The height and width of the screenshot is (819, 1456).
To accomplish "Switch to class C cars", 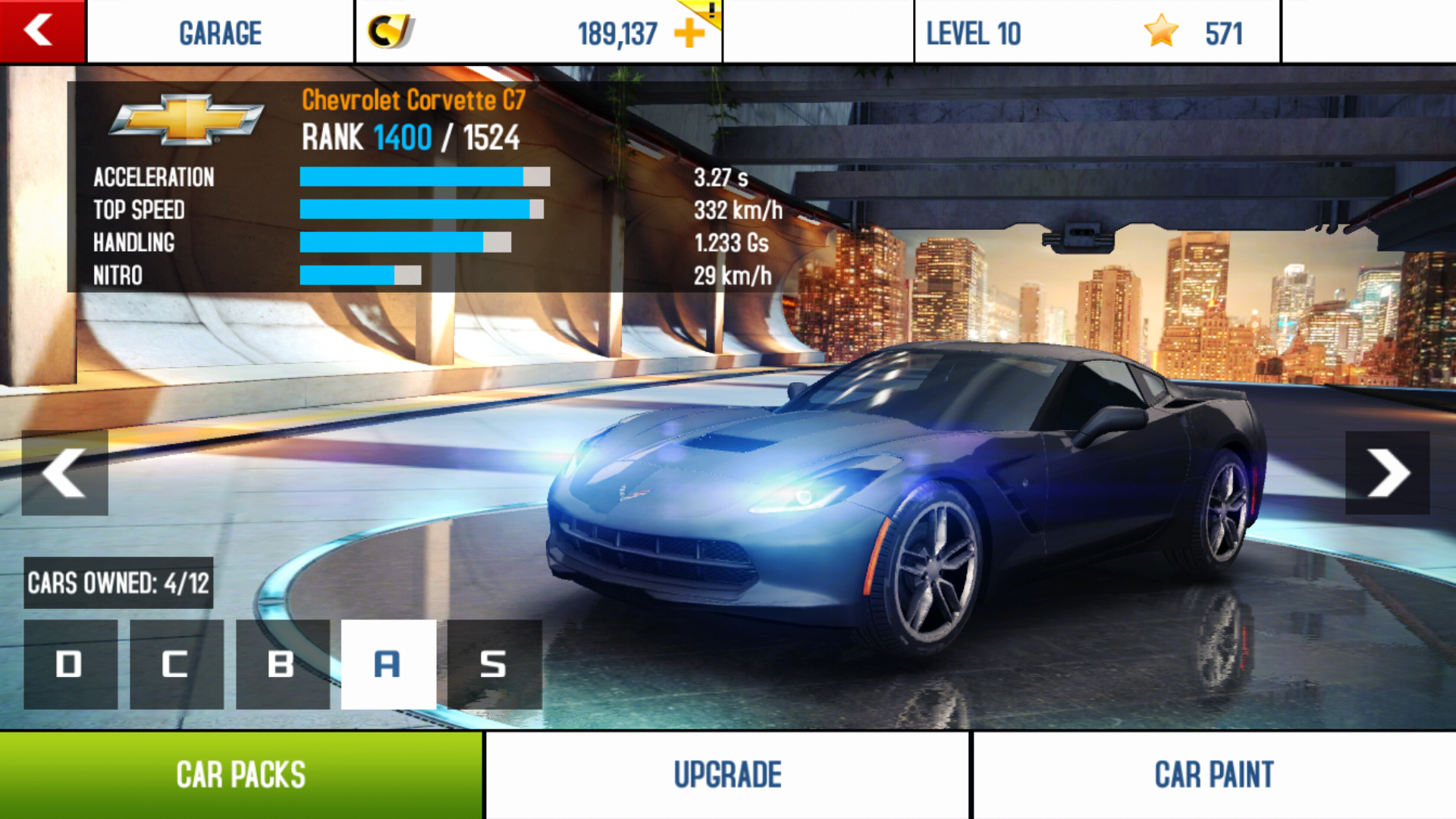I will click(176, 664).
